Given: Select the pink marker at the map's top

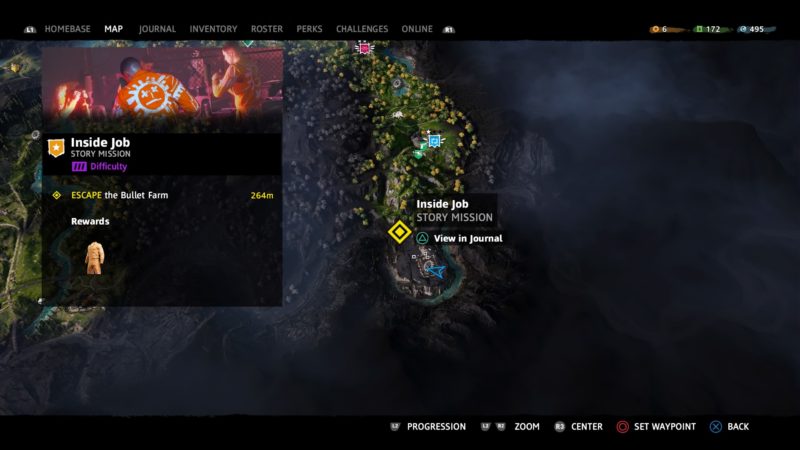Looking at the screenshot, I should point(364,48).
